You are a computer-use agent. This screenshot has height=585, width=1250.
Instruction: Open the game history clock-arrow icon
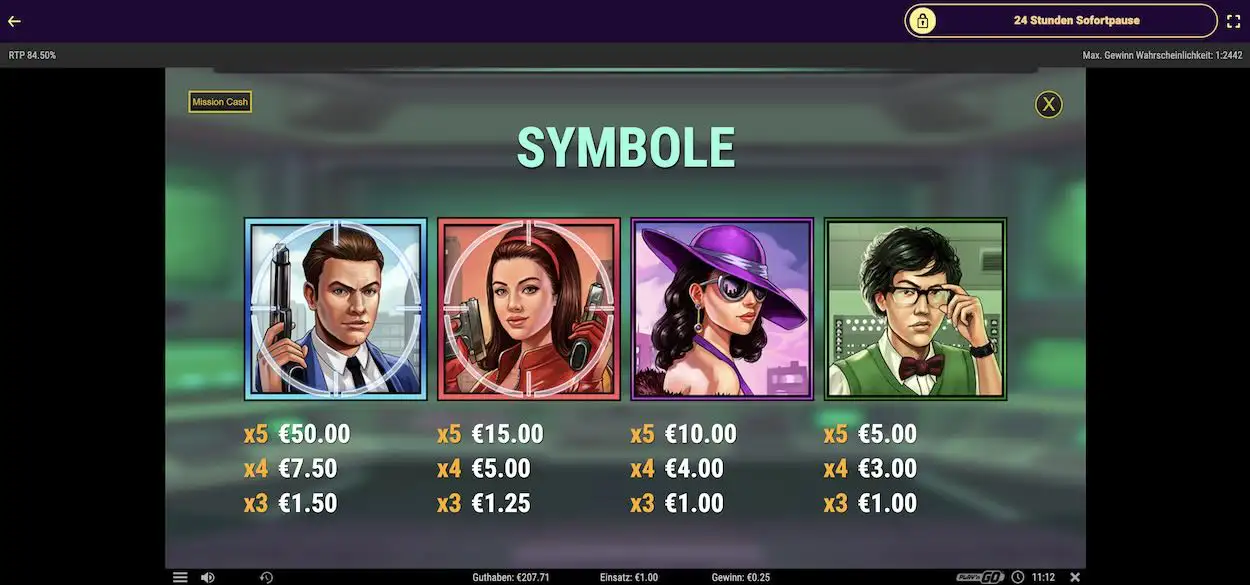point(266,577)
